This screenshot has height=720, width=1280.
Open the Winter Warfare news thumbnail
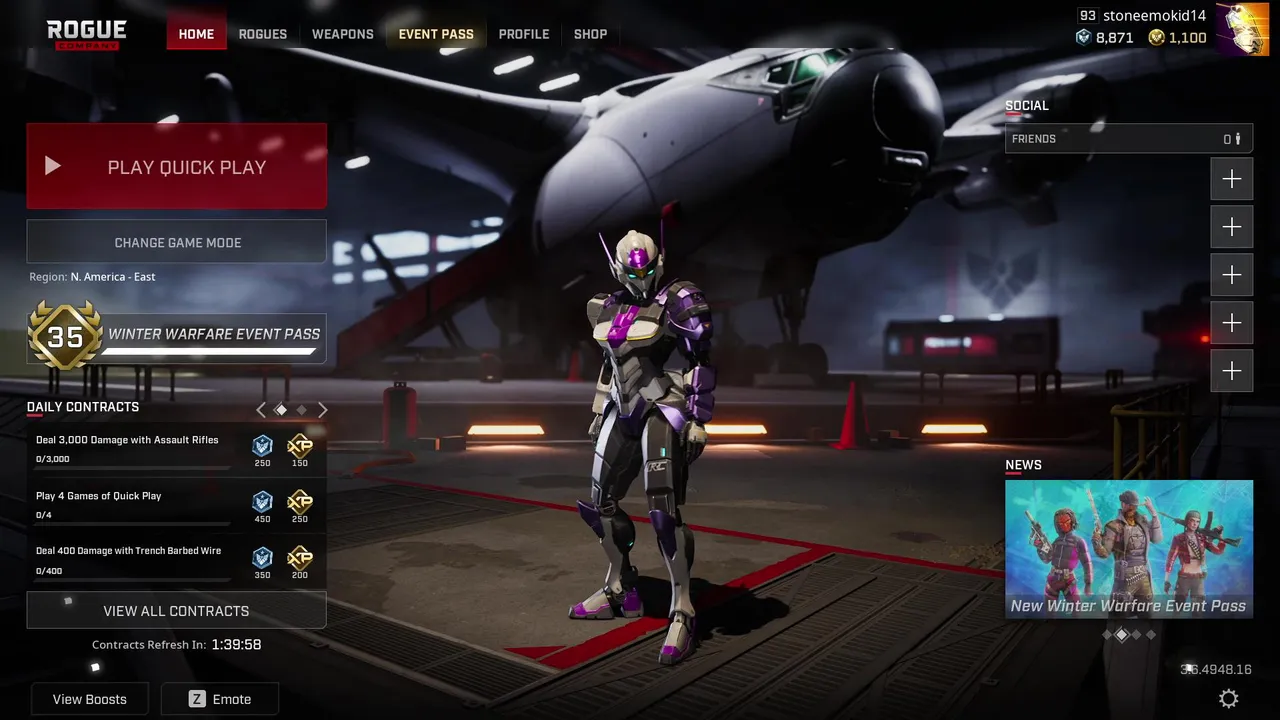[x=1128, y=549]
